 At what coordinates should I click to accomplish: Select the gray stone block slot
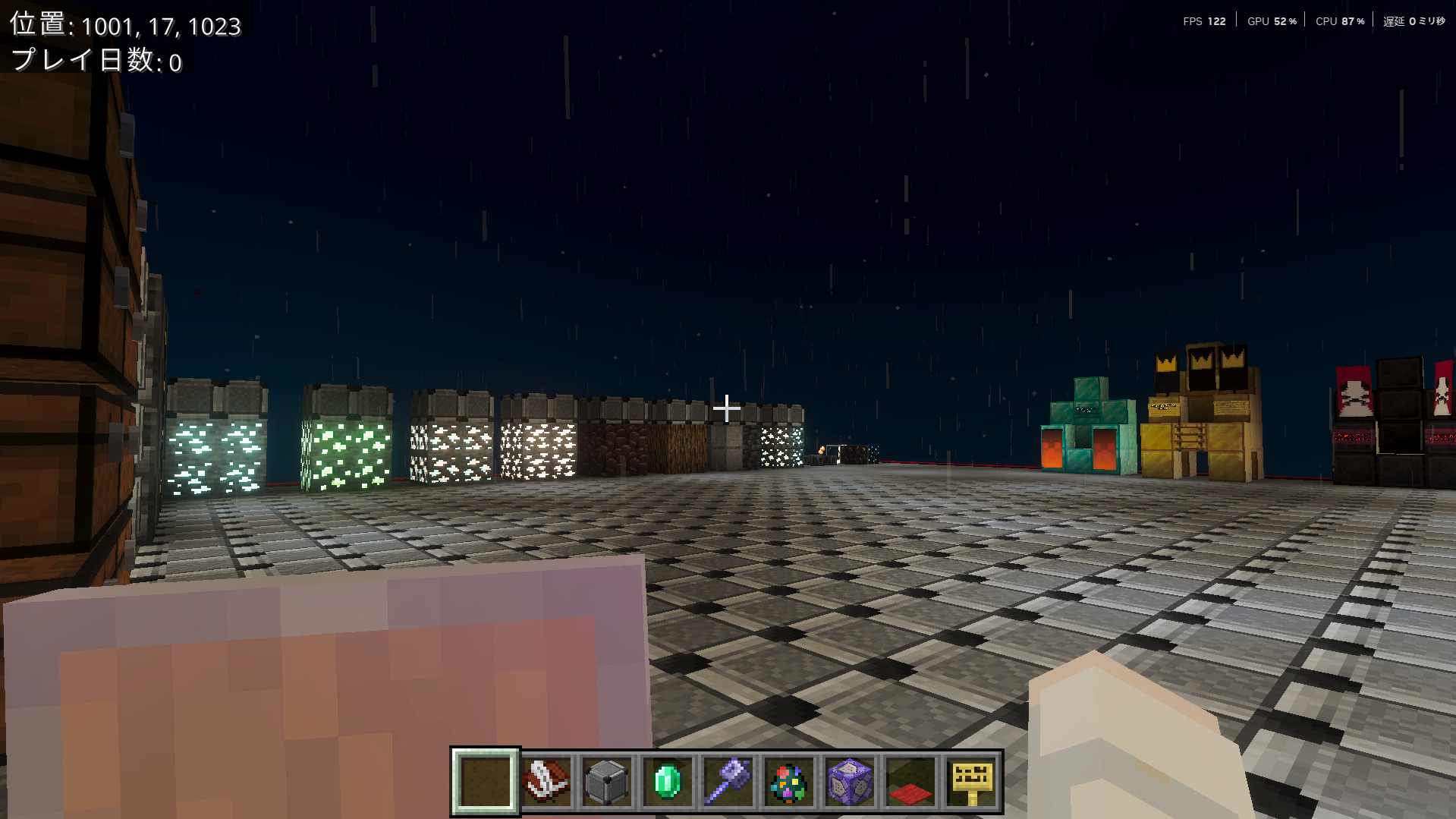point(607,782)
